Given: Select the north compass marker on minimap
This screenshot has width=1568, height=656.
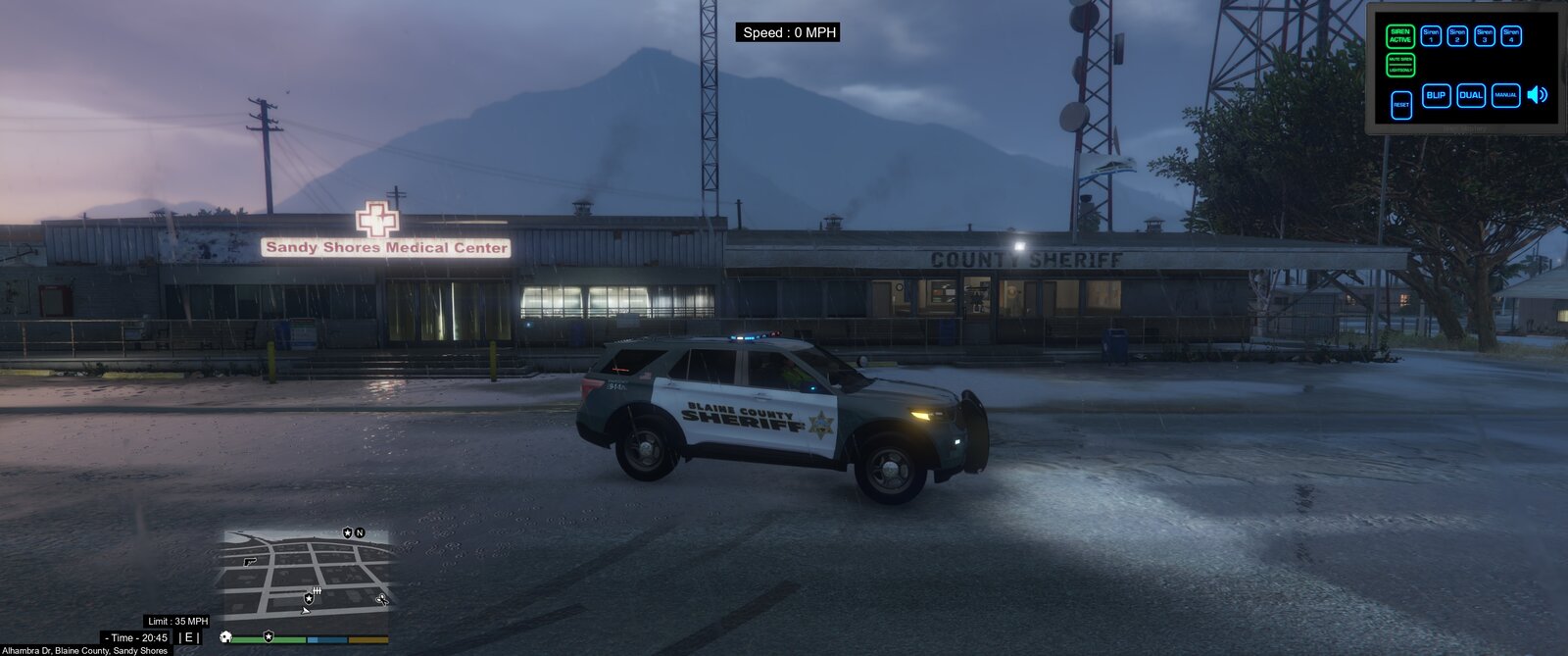Looking at the screenshot, I should [x=360, y=532].
